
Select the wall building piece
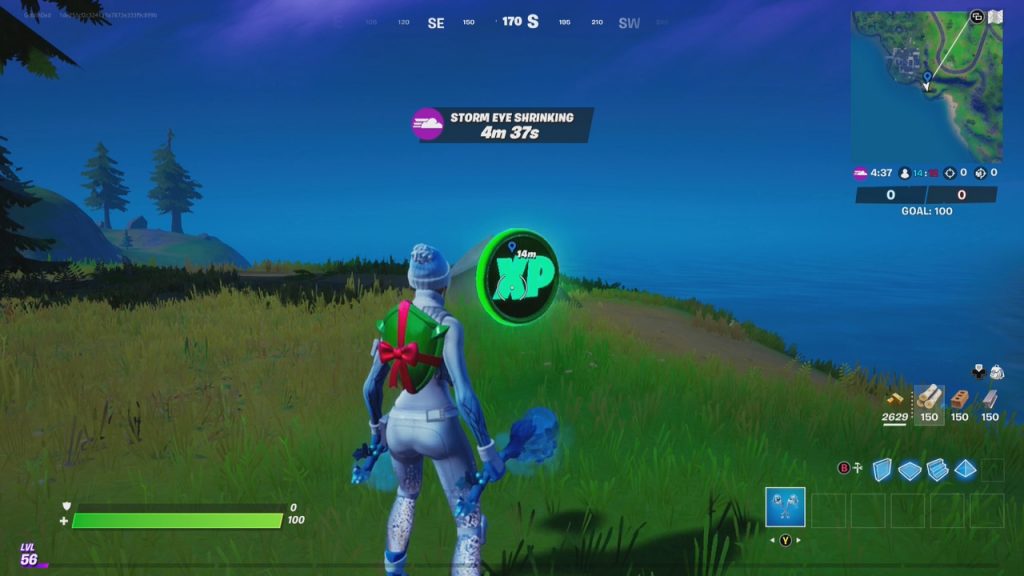click(882, 469)
